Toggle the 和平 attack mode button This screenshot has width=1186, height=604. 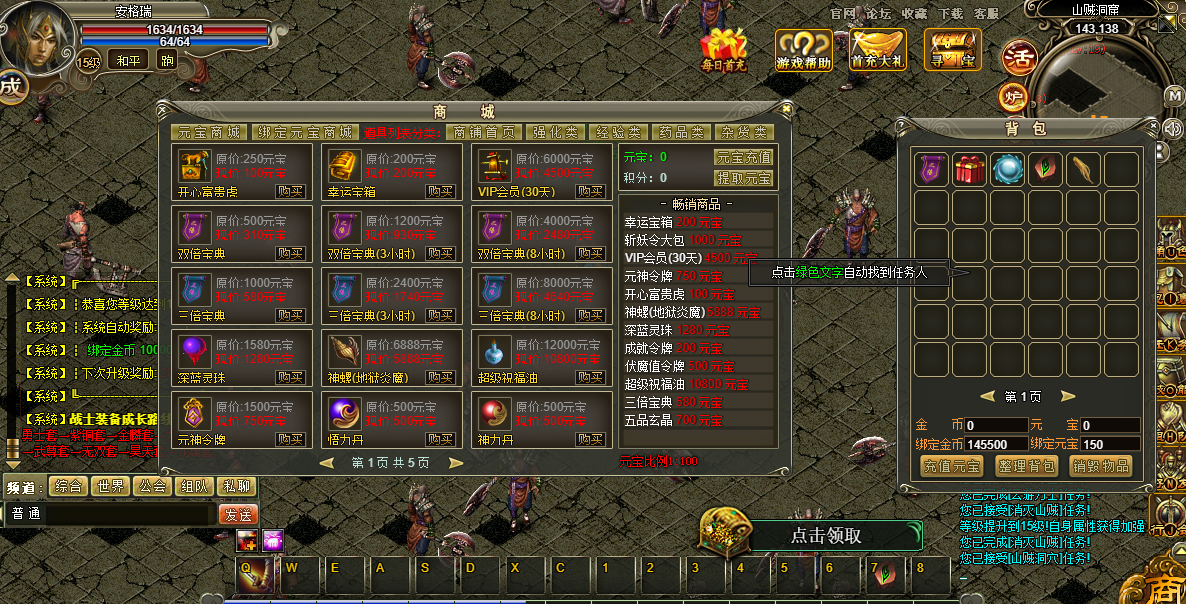click(x=128, y=60)
